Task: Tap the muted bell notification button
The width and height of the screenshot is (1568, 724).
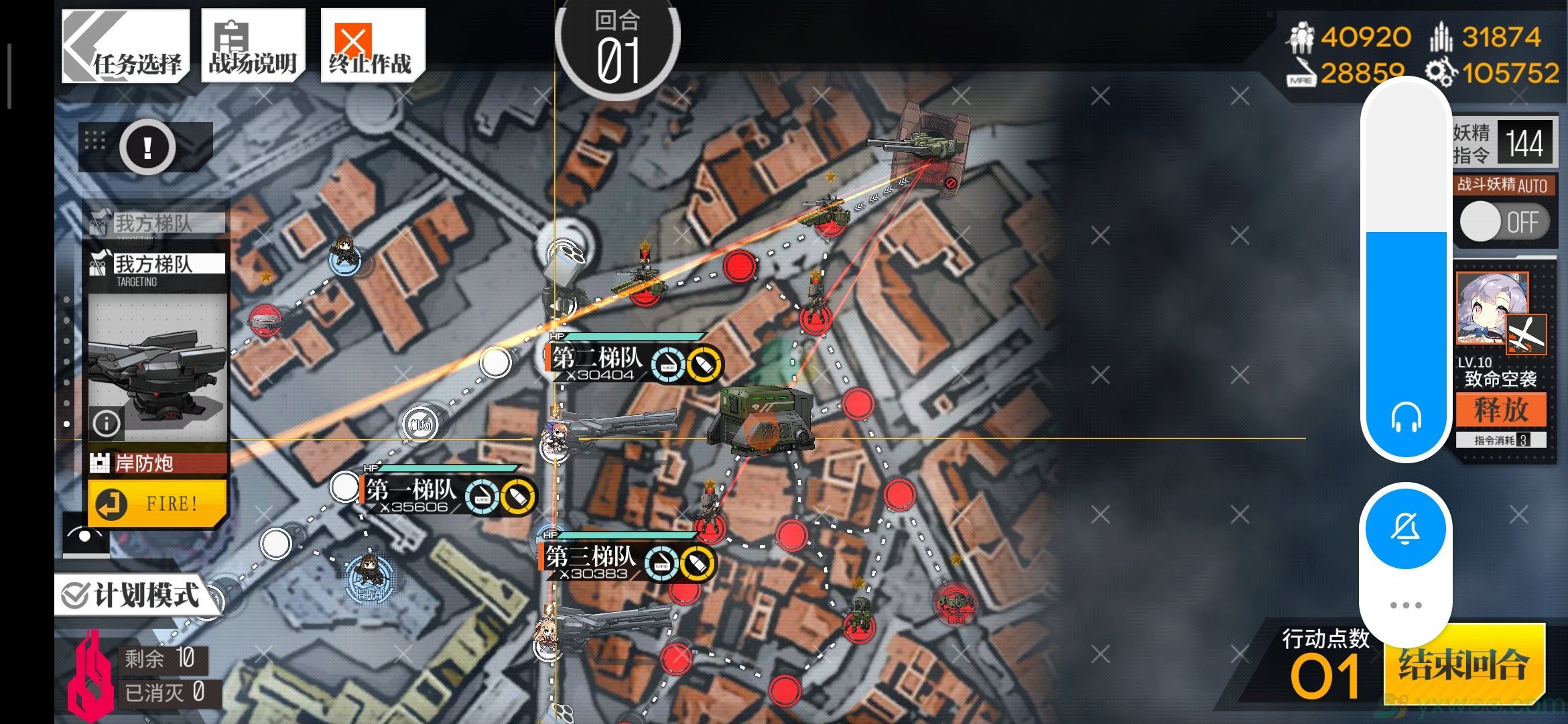Action: 1405,529
